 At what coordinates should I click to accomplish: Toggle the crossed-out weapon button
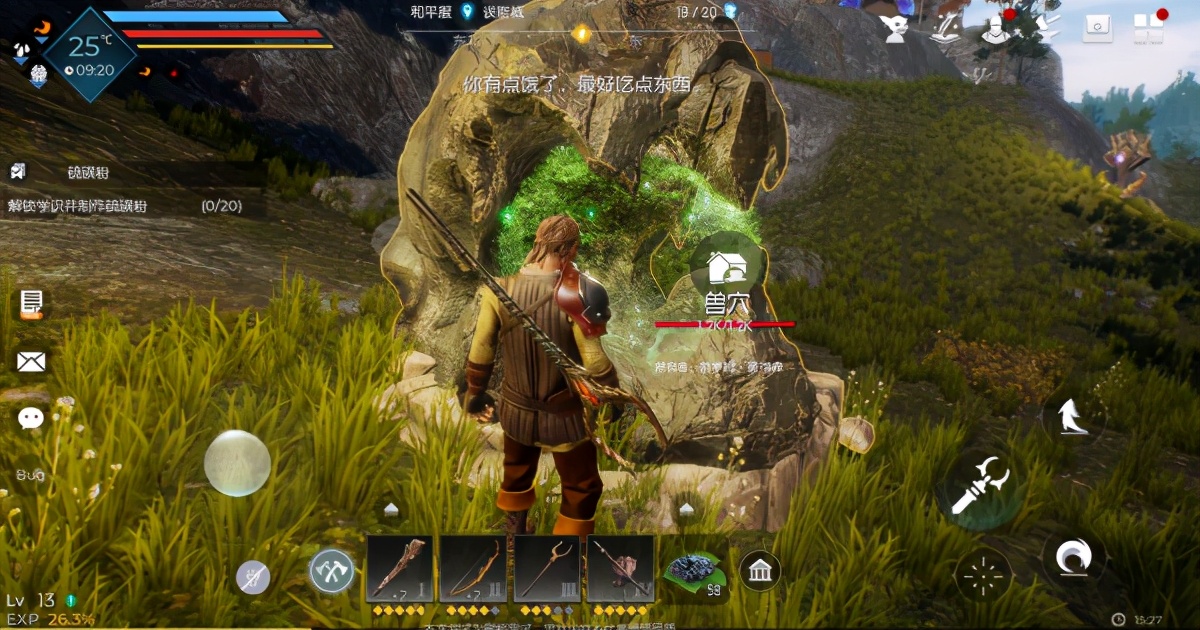[x=253, y=577]
